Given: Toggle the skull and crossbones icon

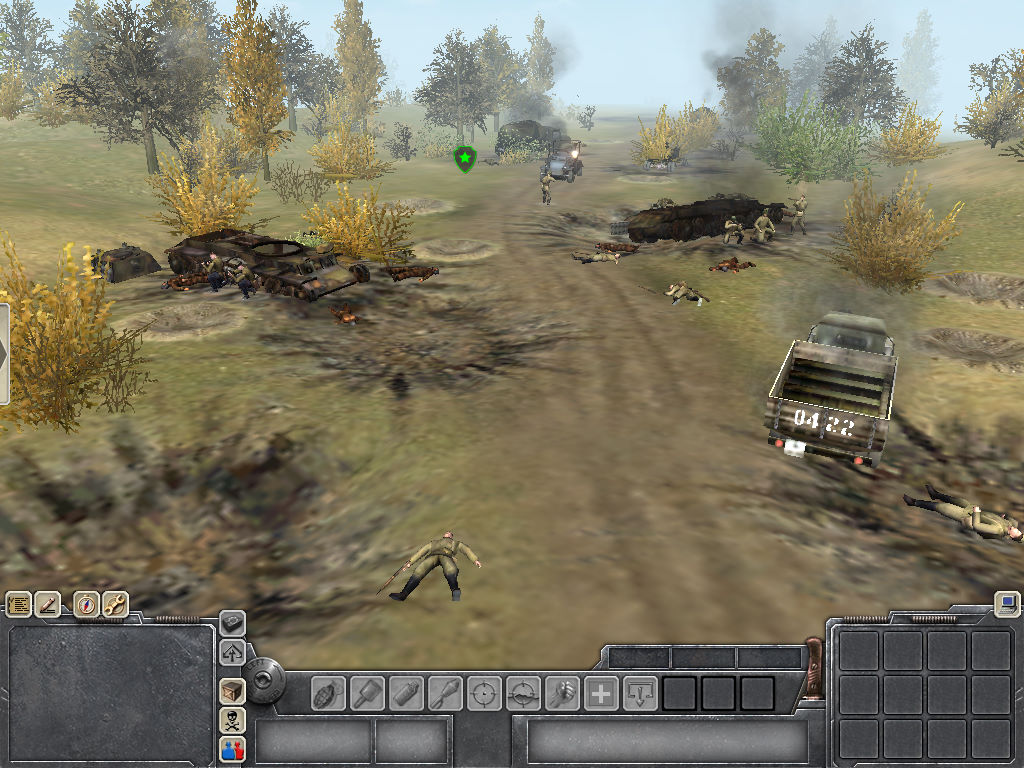Looking at the screenshot, I should pyautogui.click(x=232, y=720).
